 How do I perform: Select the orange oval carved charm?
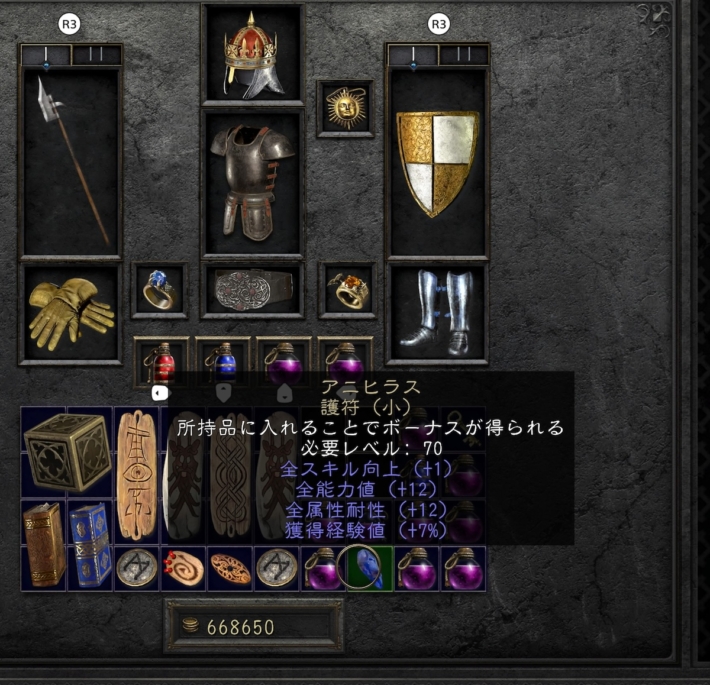click(229, 567)
